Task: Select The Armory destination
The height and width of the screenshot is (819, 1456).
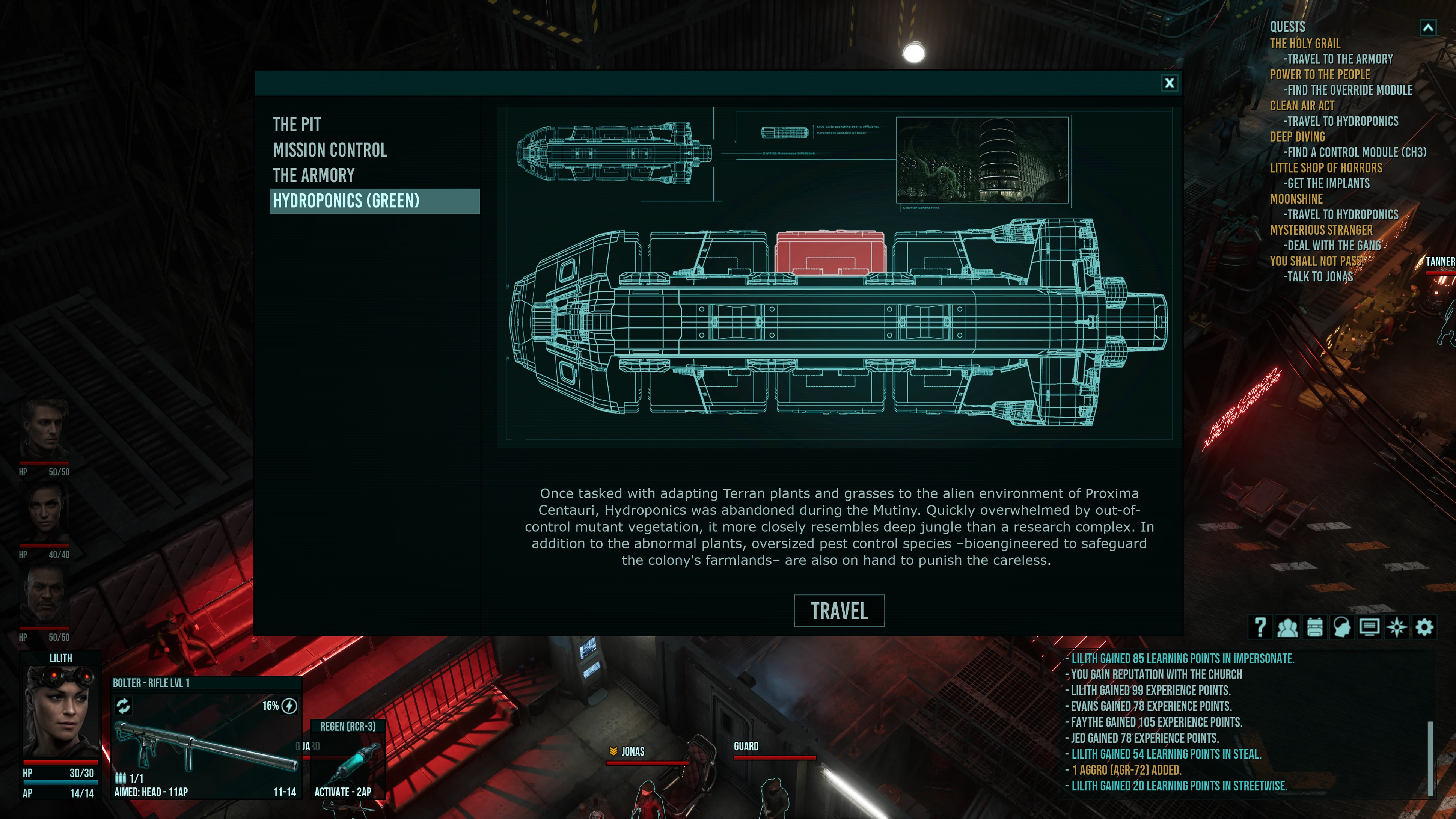Action: tap(314, 175)
